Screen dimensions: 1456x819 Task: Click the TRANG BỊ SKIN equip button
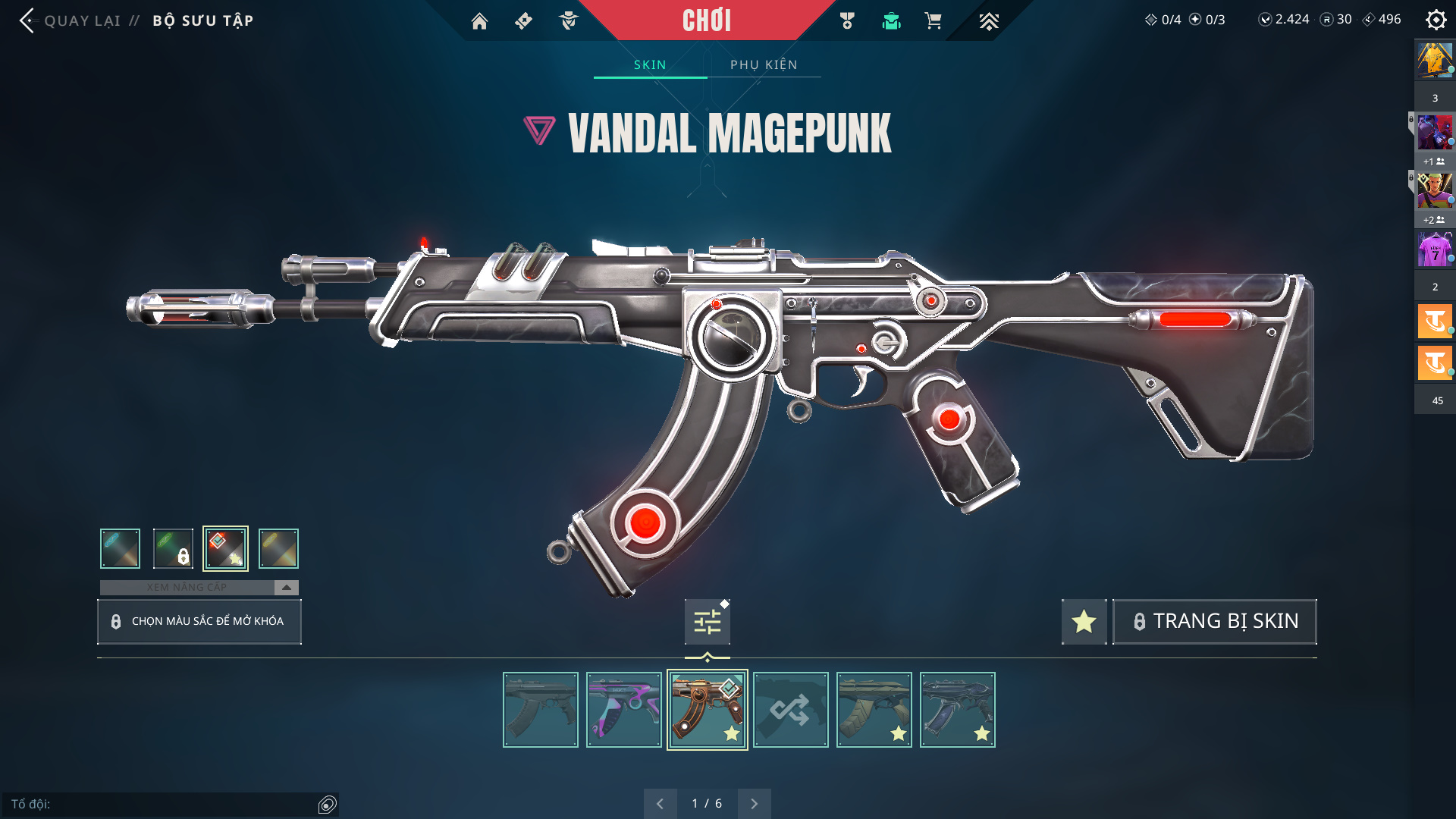tap(1214, 622)
